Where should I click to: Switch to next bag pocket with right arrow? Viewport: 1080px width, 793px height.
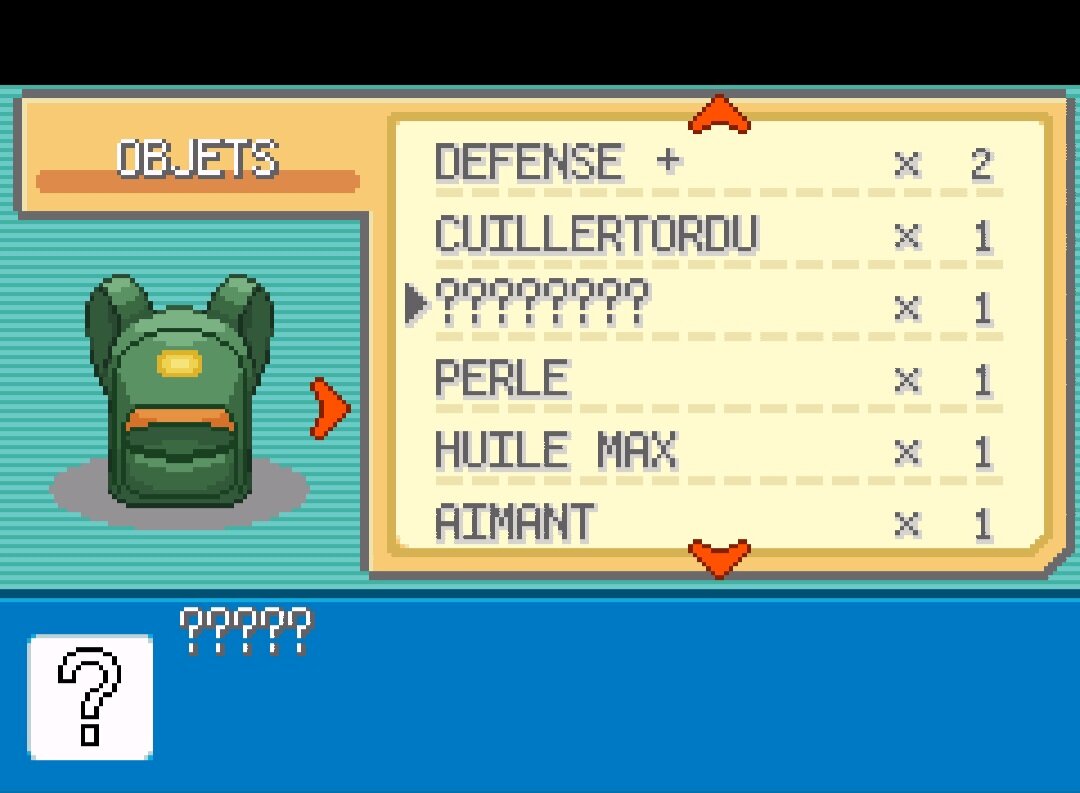[329, 407]
